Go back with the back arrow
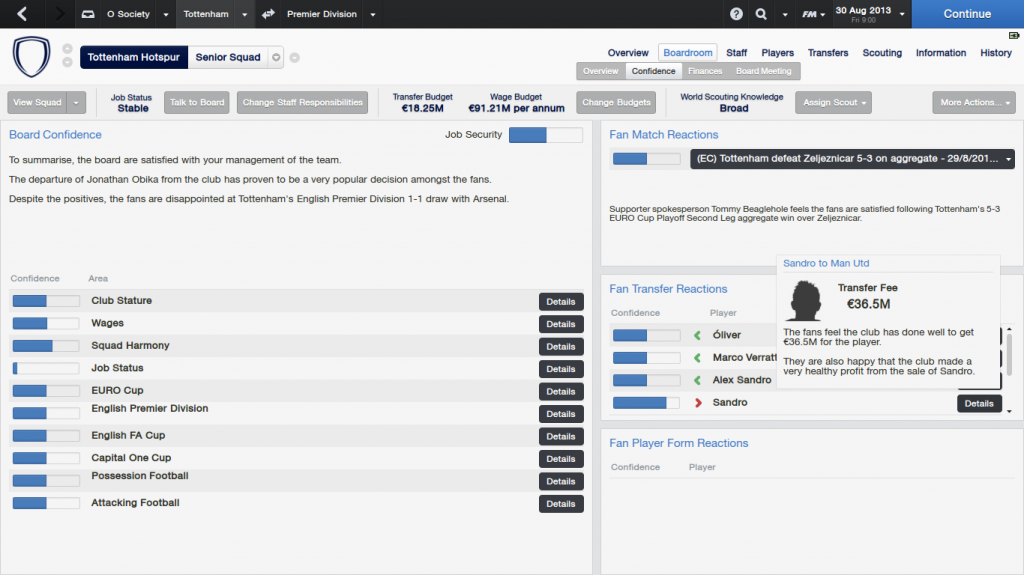This screenshot has height=575, width=1024. (x=22, y=14)
